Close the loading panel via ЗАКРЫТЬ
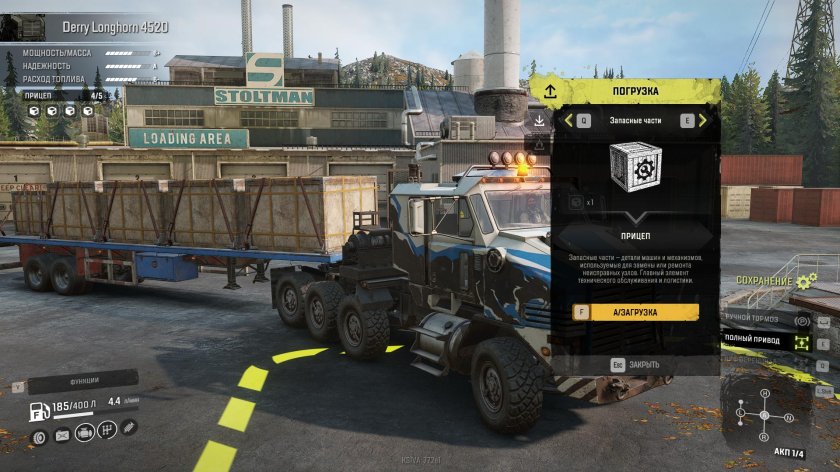This screenshot has width=840, height=472. [x=635, y=364]
